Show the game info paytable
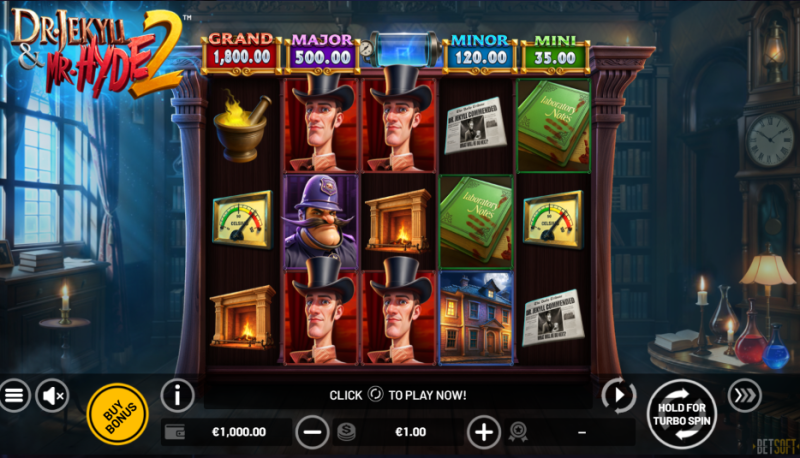Viewport: 800px width, 458px height. 177,395
